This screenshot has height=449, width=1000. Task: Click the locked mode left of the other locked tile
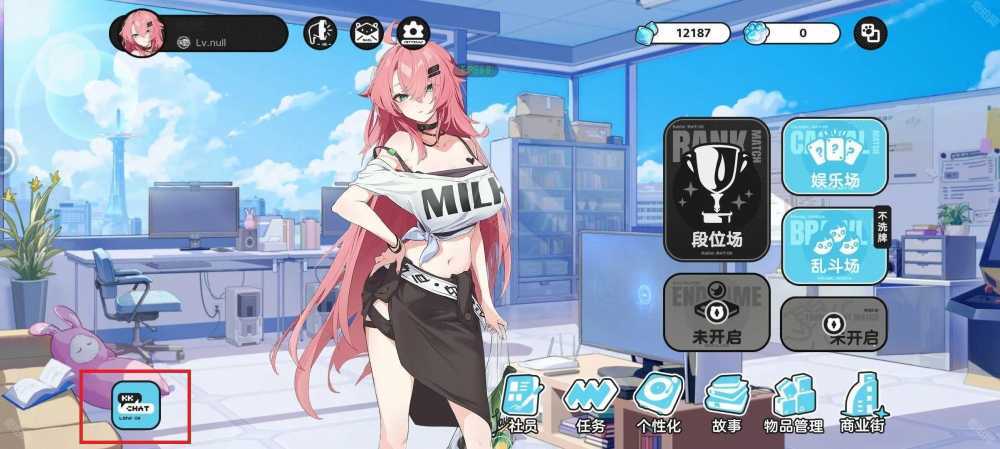[715, 312]
